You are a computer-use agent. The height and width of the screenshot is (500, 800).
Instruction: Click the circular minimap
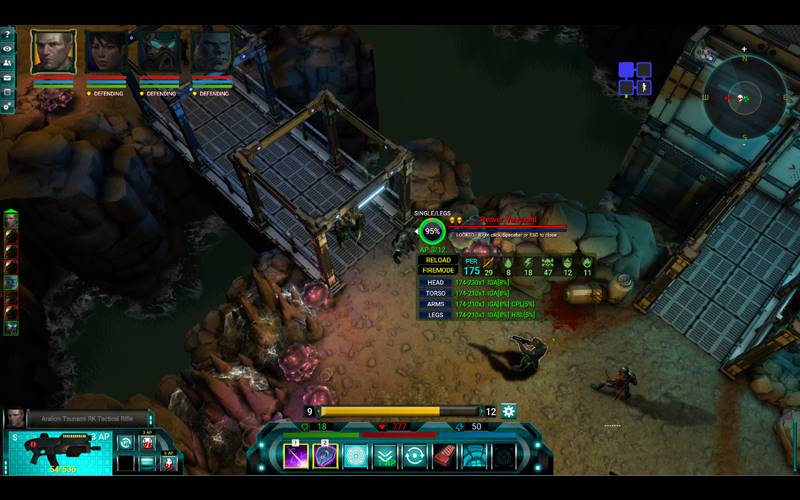click(742, 98)
